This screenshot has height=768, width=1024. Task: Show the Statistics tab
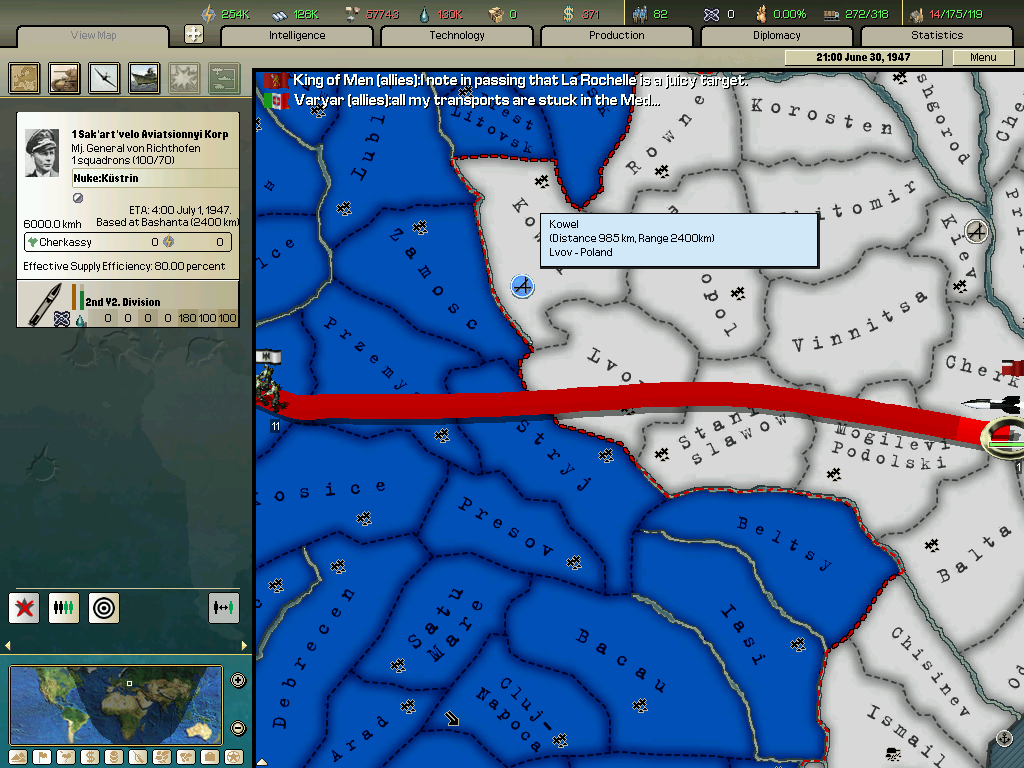936,36
